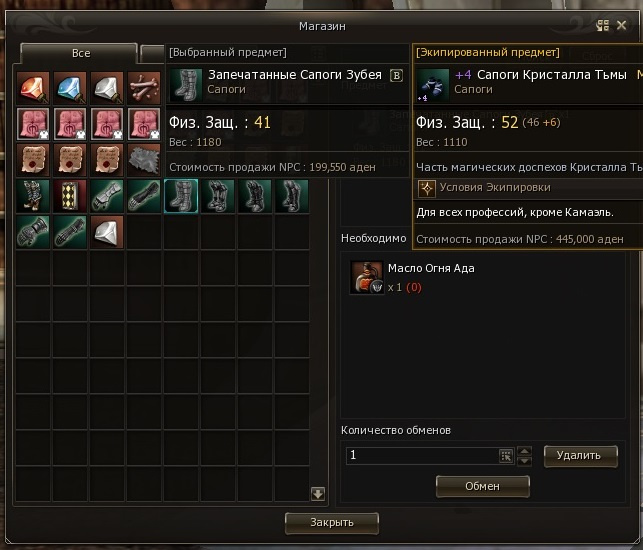
Task: Click the Масло Огня Ада ingredient icon
Action: pos(367,277)
